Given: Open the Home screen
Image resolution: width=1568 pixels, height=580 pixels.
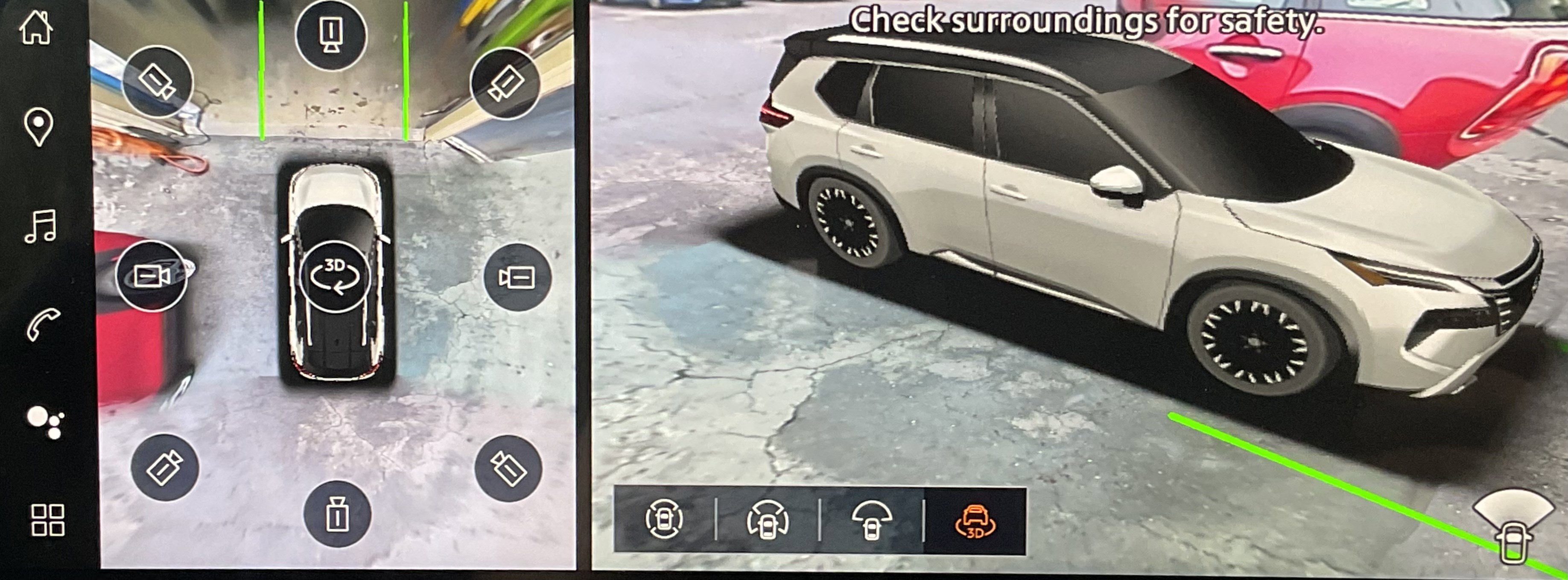Looking at the screenshot, I should 37,27.
